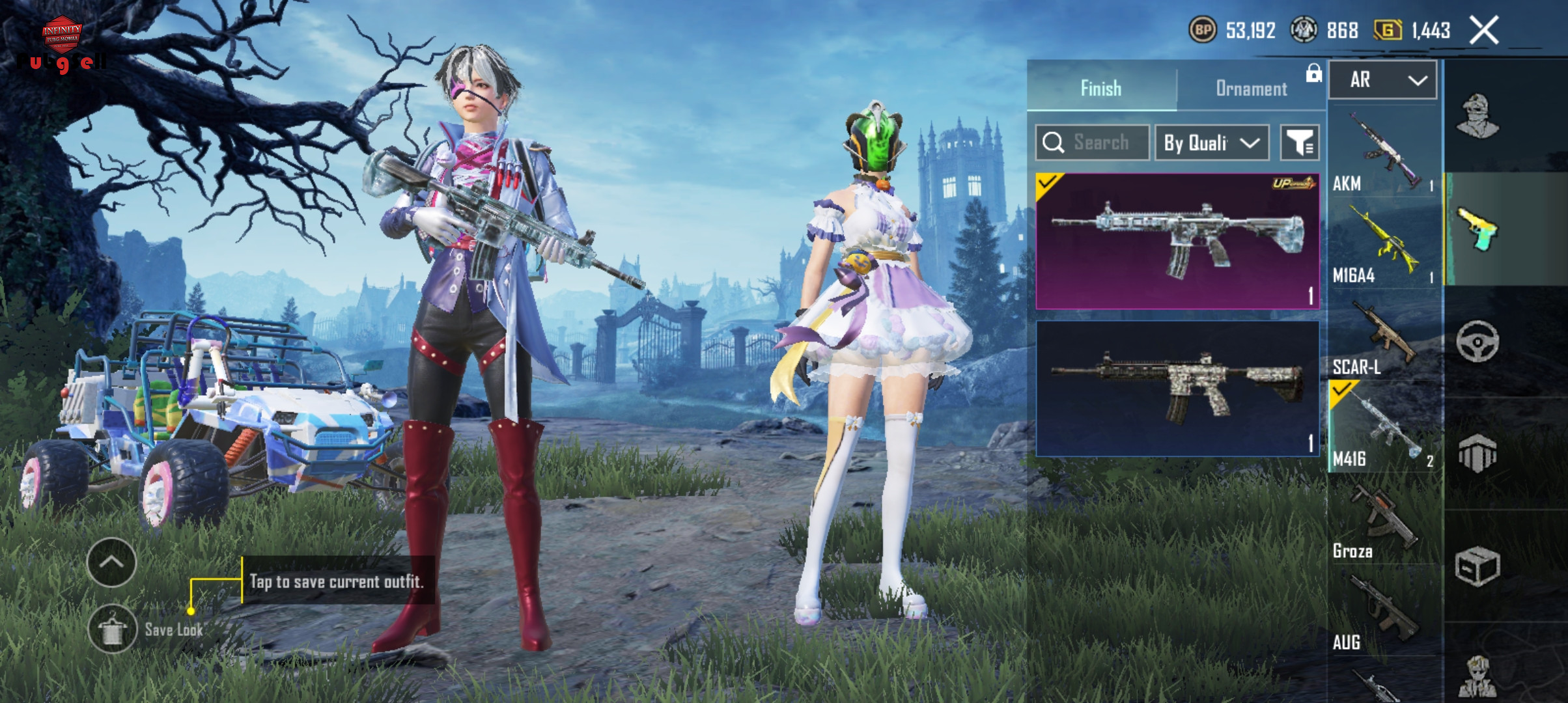This screenshot has width=1568, height=703.
Task: Open the vehicle steering wheel category
Action: point(1477,341)
